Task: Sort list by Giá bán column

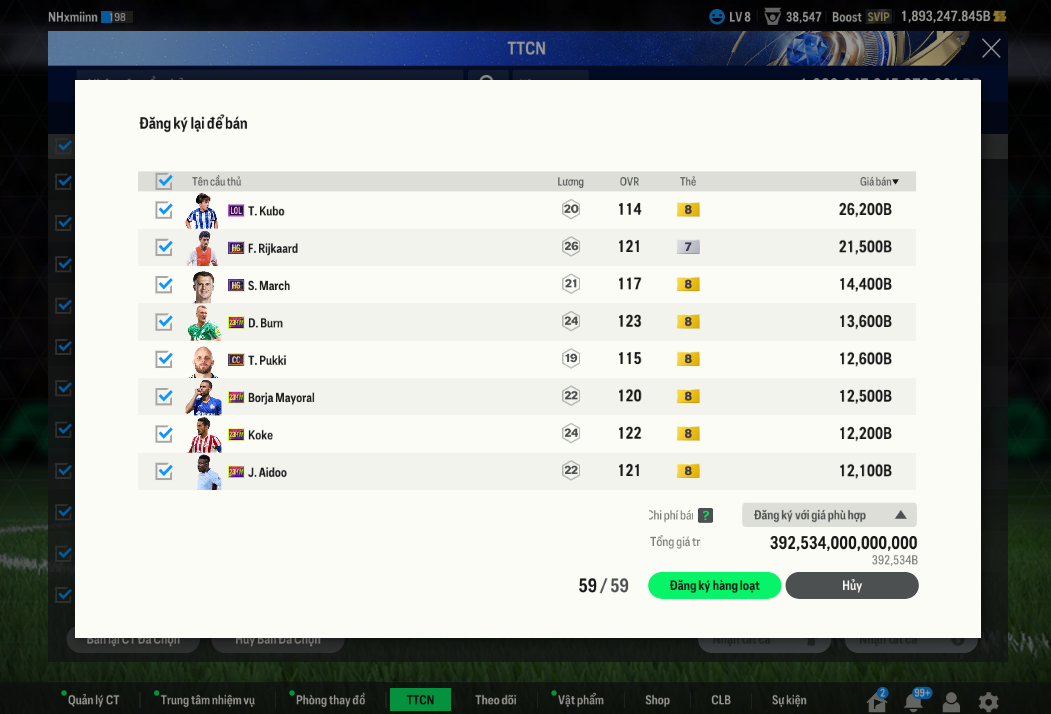Action: point(879,182)
